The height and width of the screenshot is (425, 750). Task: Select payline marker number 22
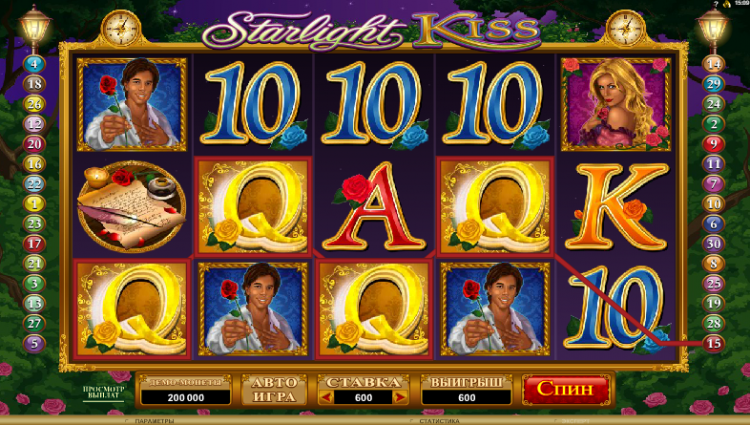[x=35, y=183]
